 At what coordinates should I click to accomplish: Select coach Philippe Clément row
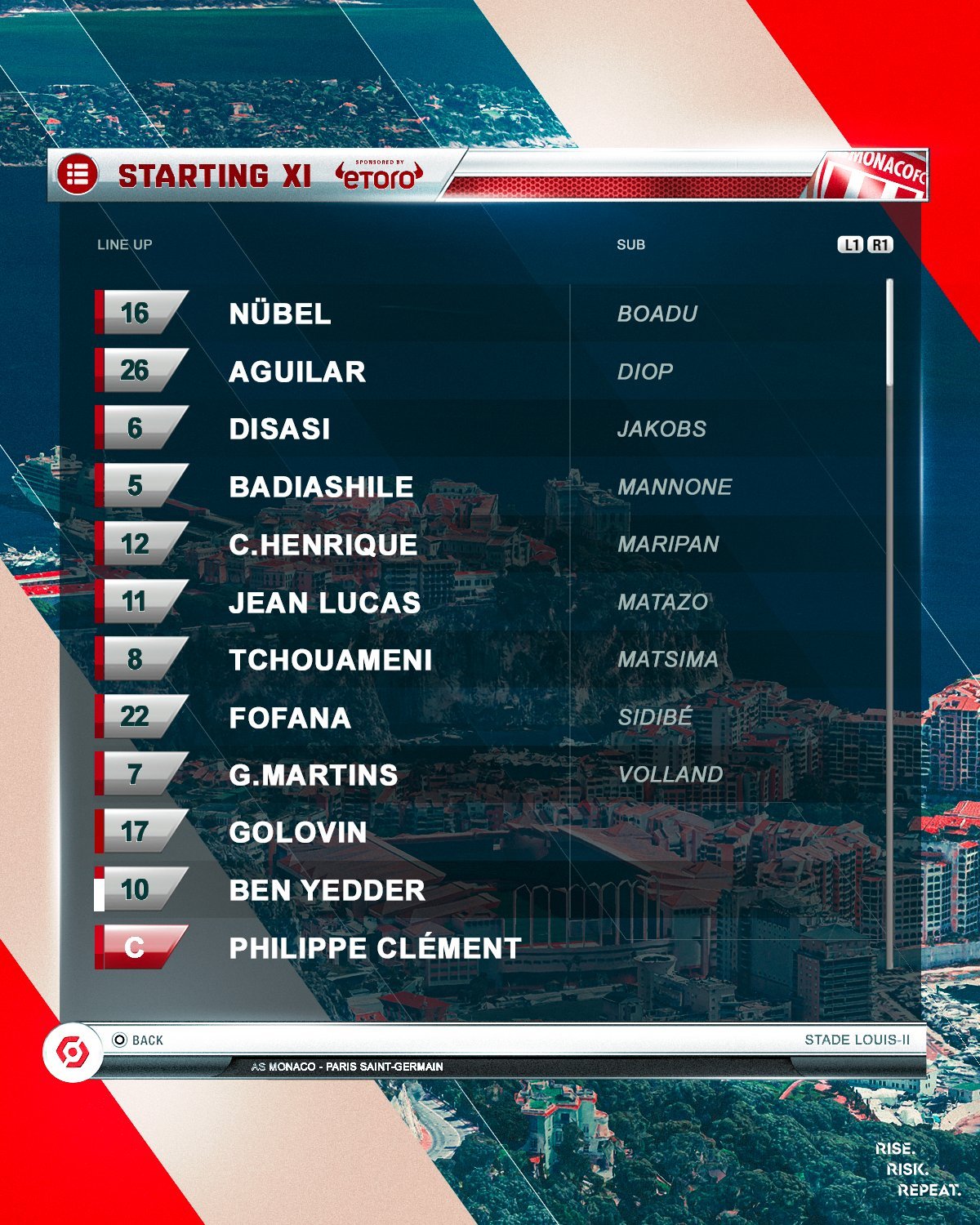point(375,948)
